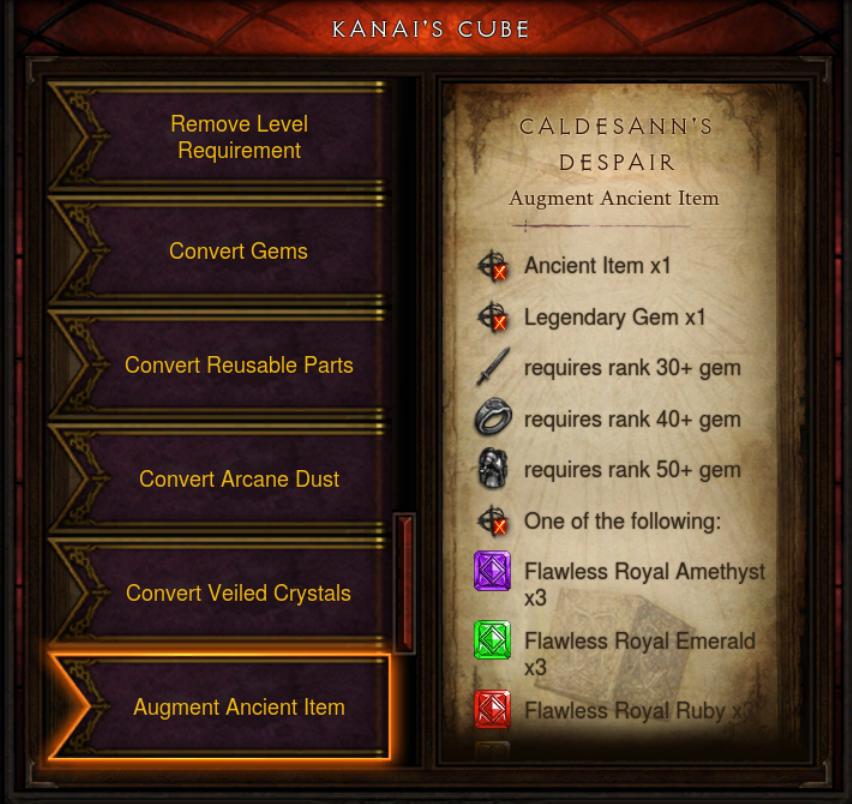852x804 pixels.
Task: Click the sword icon for rank 30+ gem
Action: 492,368
